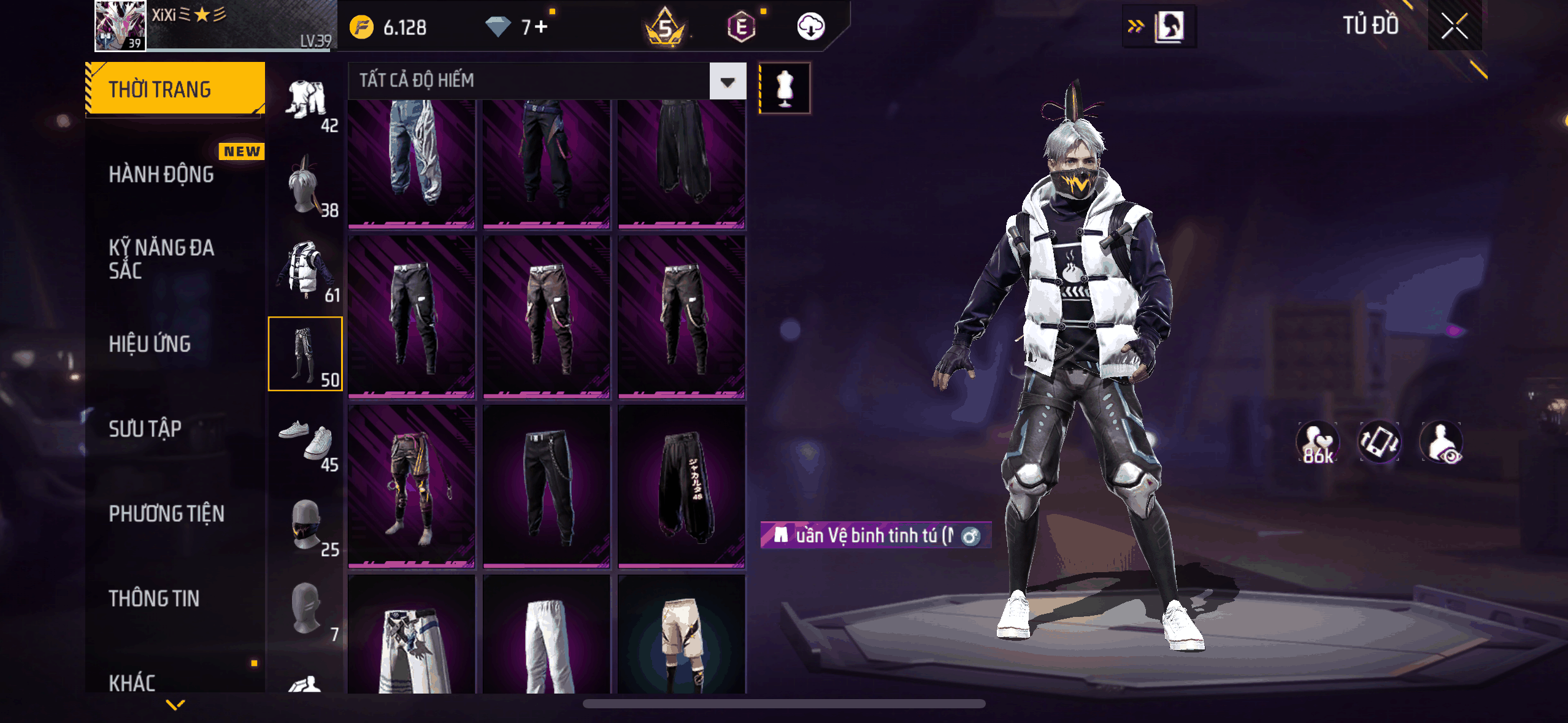Pick the top/jacket category showing 61
This screenshot has width=1568, height=723.
coord(306,271)
